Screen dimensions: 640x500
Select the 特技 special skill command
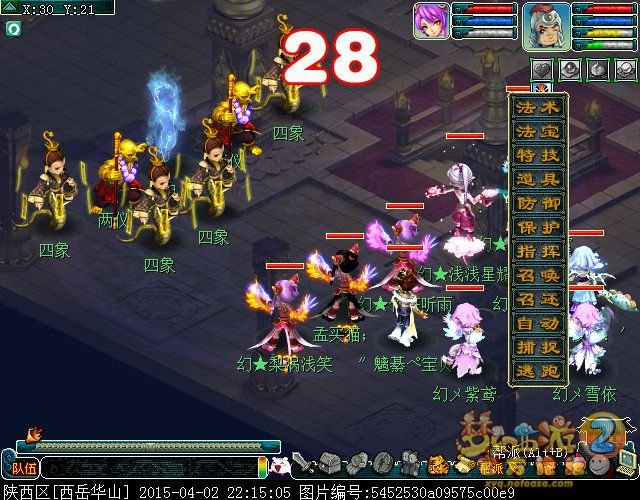tap(538, 156)
